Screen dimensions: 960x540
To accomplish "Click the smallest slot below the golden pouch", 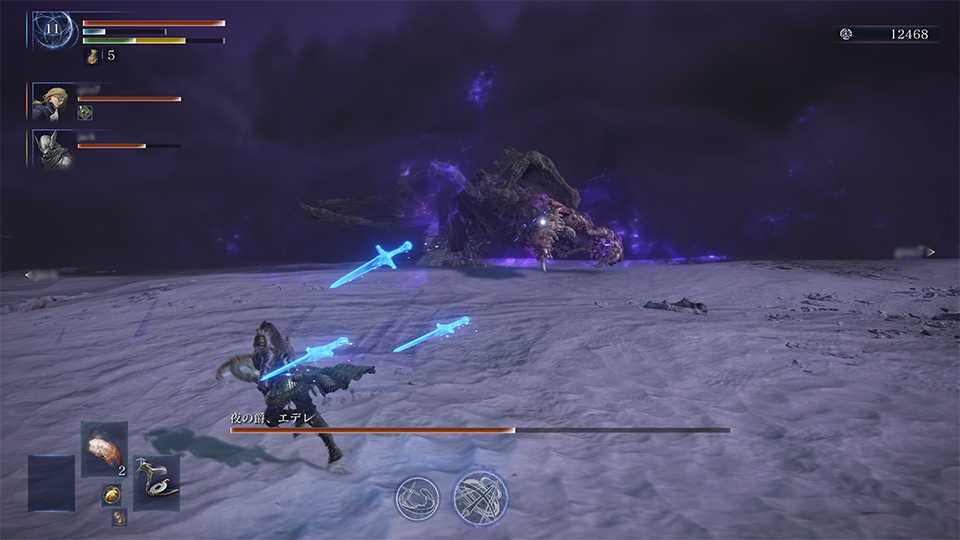I will [x=119, y=517].
